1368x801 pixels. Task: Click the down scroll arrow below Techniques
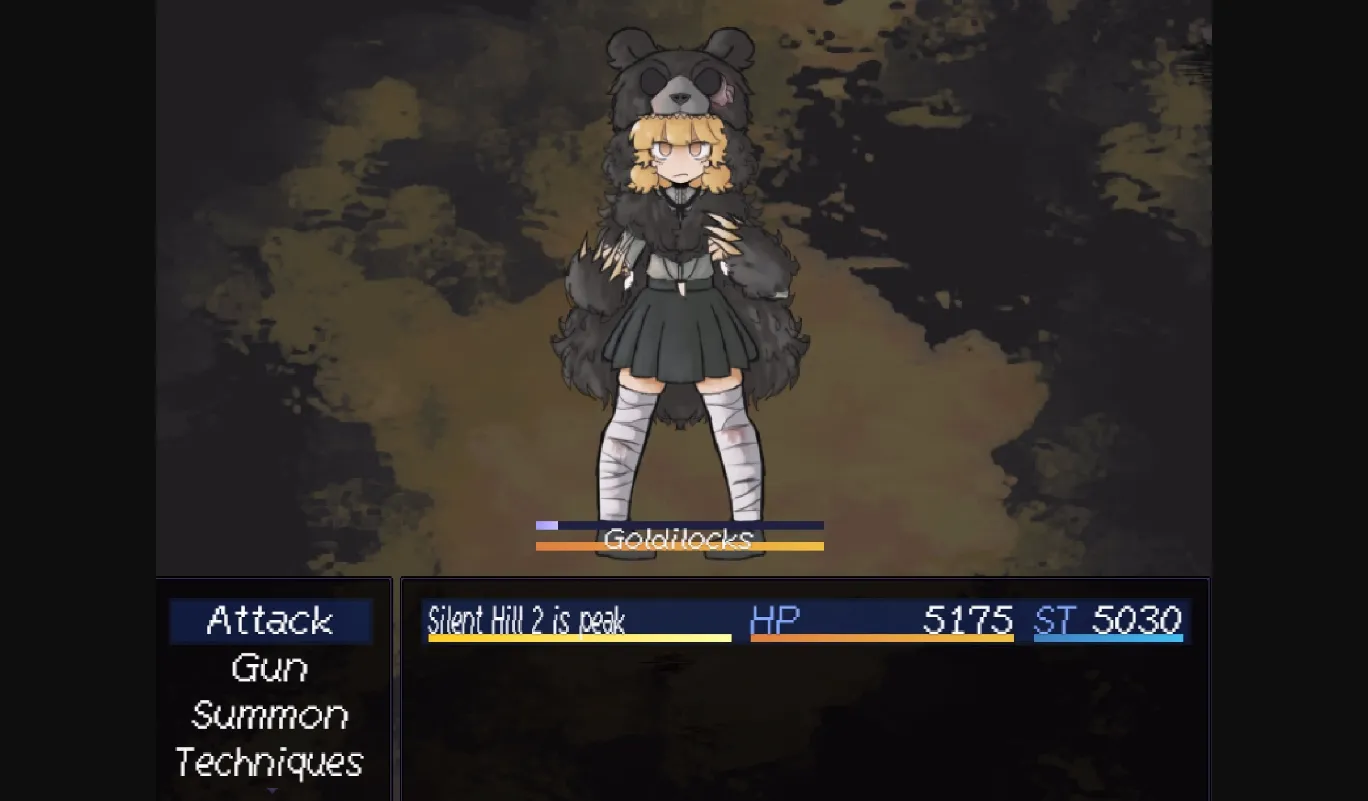[272, 792]
